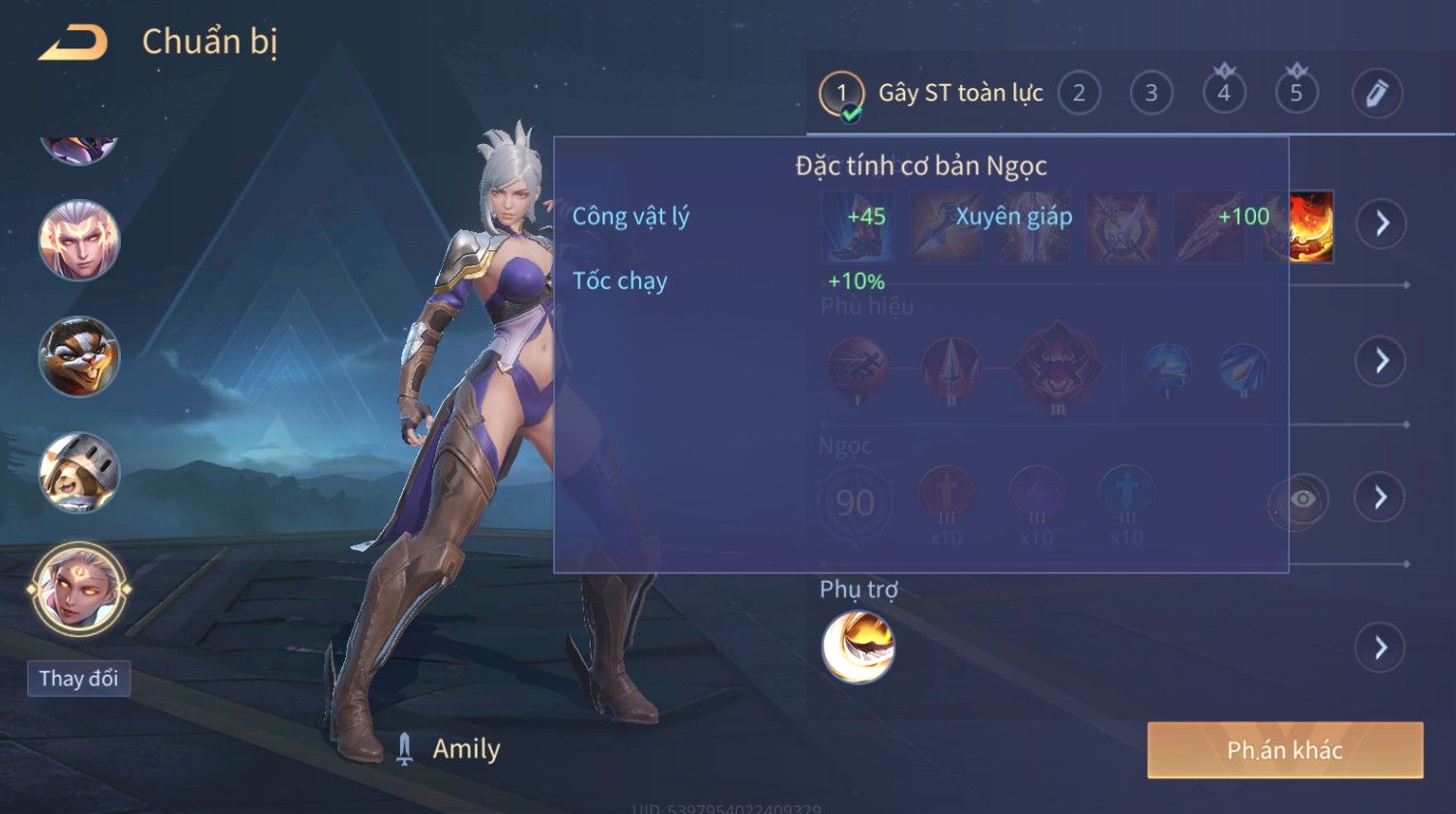Image resolution: width=1456 pixels, height=814 pixels.
Task: Click Thay đổi to change hero
Action: click(78, 679)
